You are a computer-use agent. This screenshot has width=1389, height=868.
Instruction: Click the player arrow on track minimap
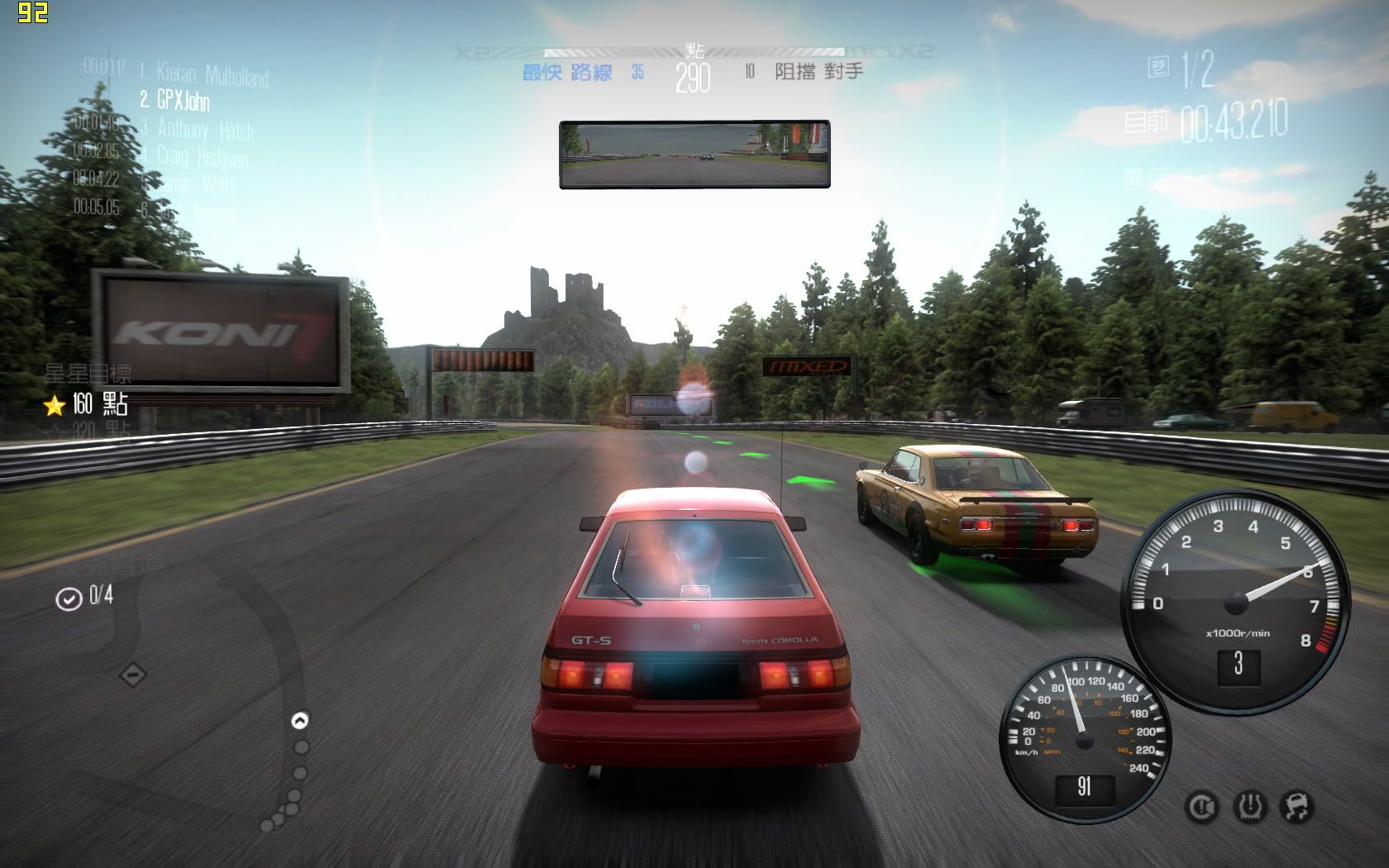(300, 721)
